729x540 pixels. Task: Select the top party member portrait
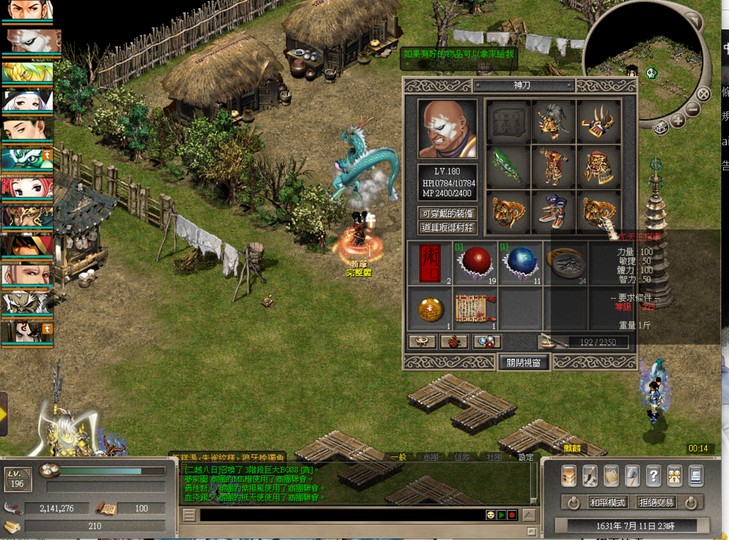pyautogui.click(x=28, y=12)
